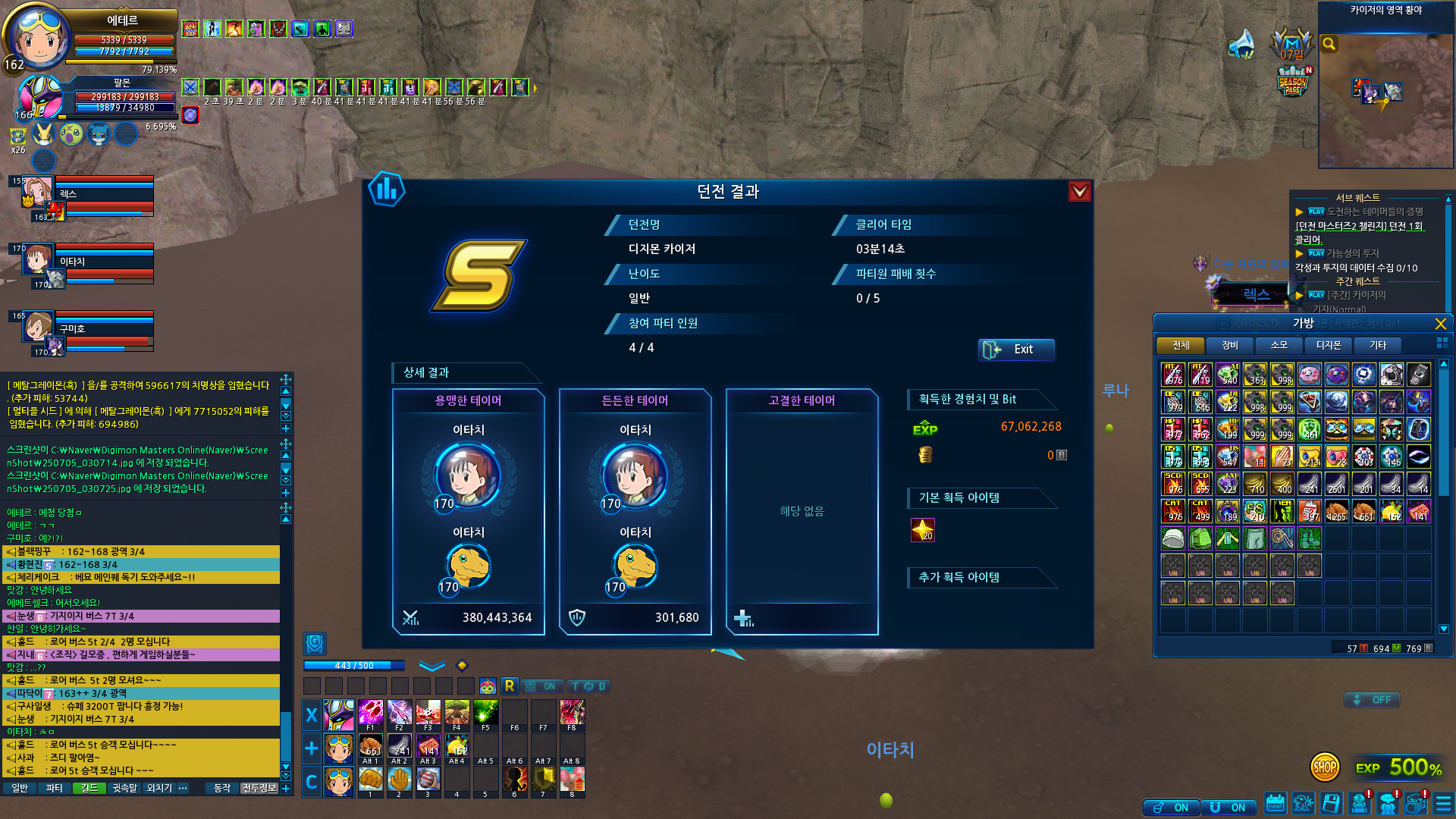Select the 길드 chat tab
This screenshot has height=819, width=1456.
(89, 789)
